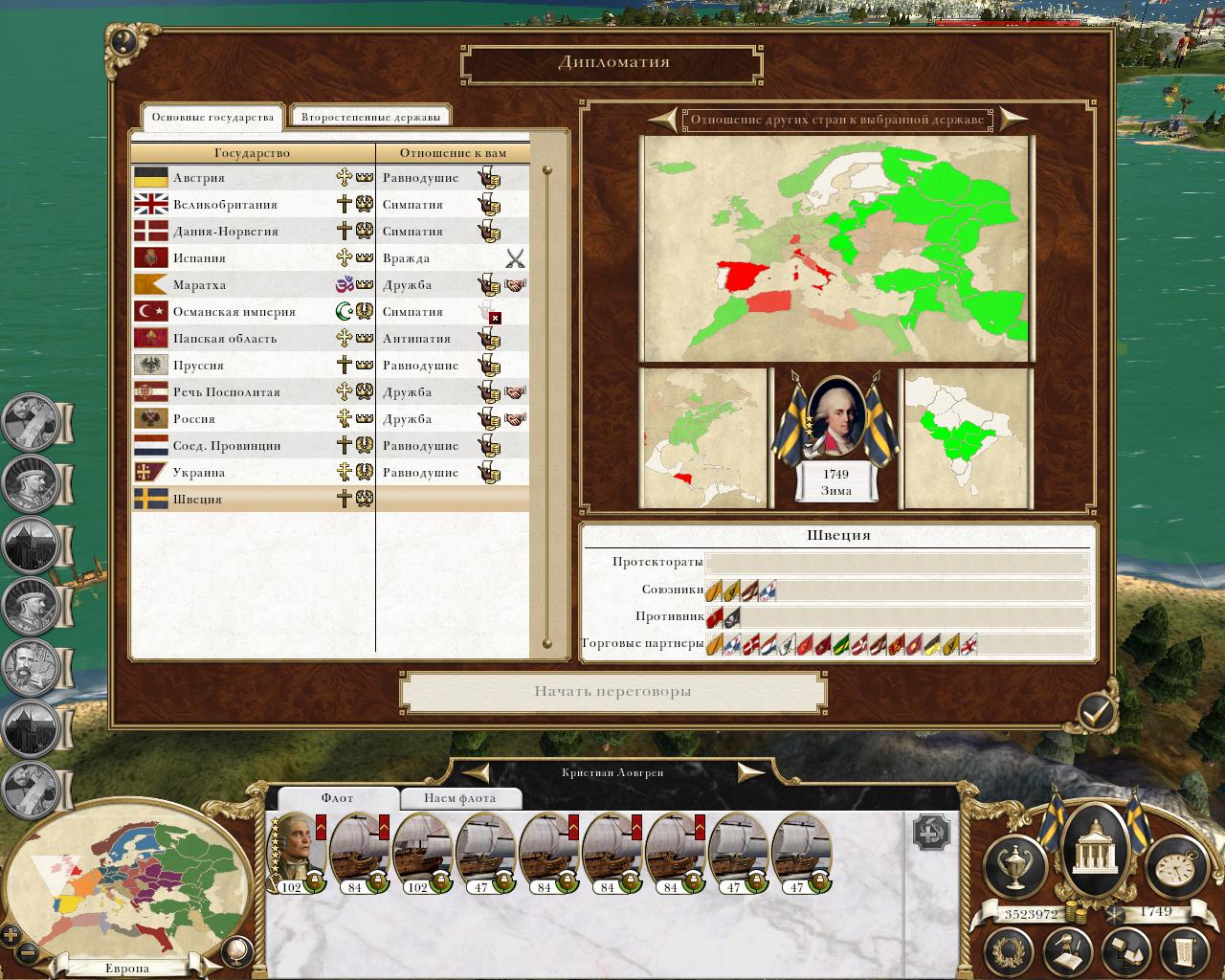Switch to the Второстепенные державы tab
This screenshot has width=1225, height=980.
point(370,118)
